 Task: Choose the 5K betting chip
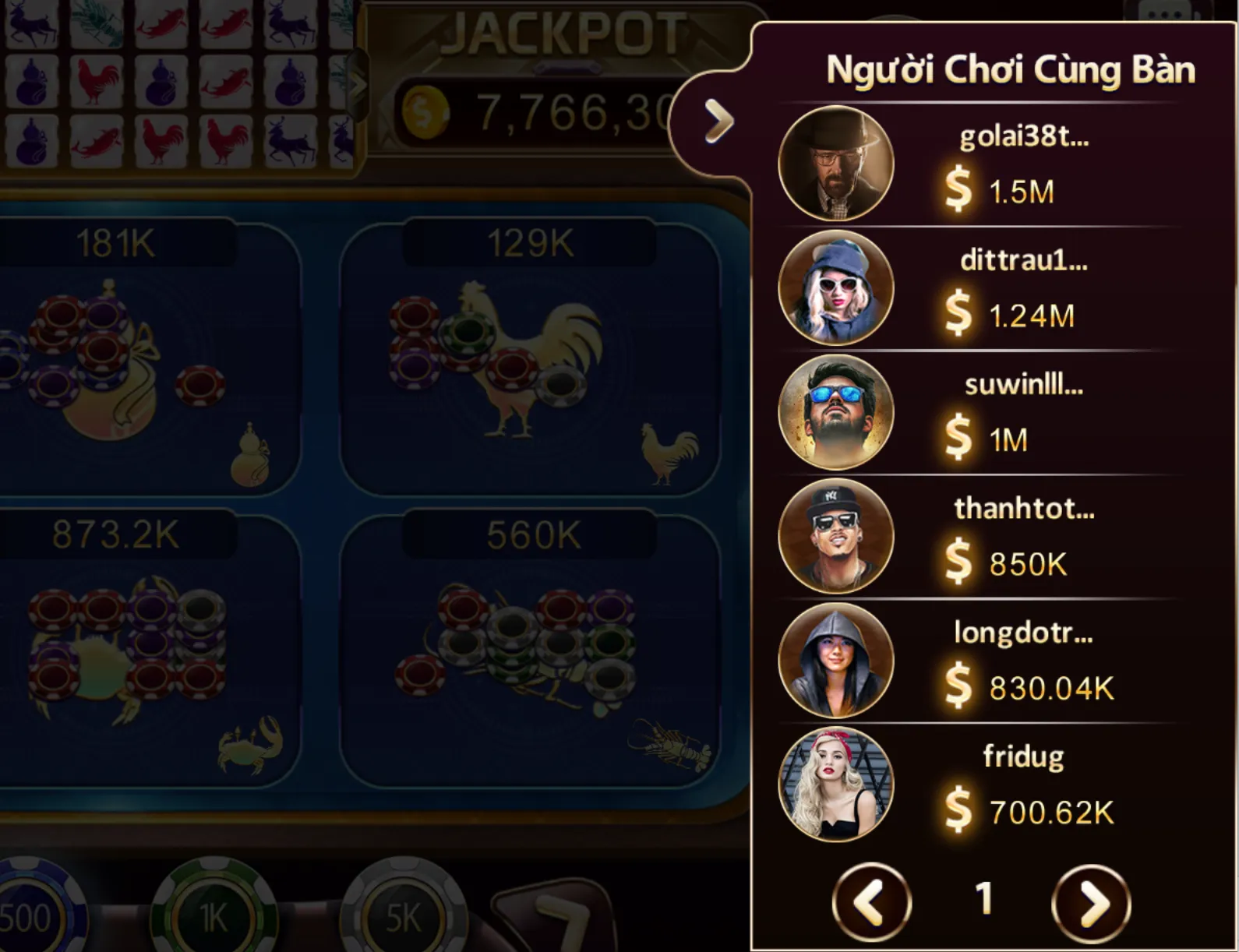[x=403, y=917]
